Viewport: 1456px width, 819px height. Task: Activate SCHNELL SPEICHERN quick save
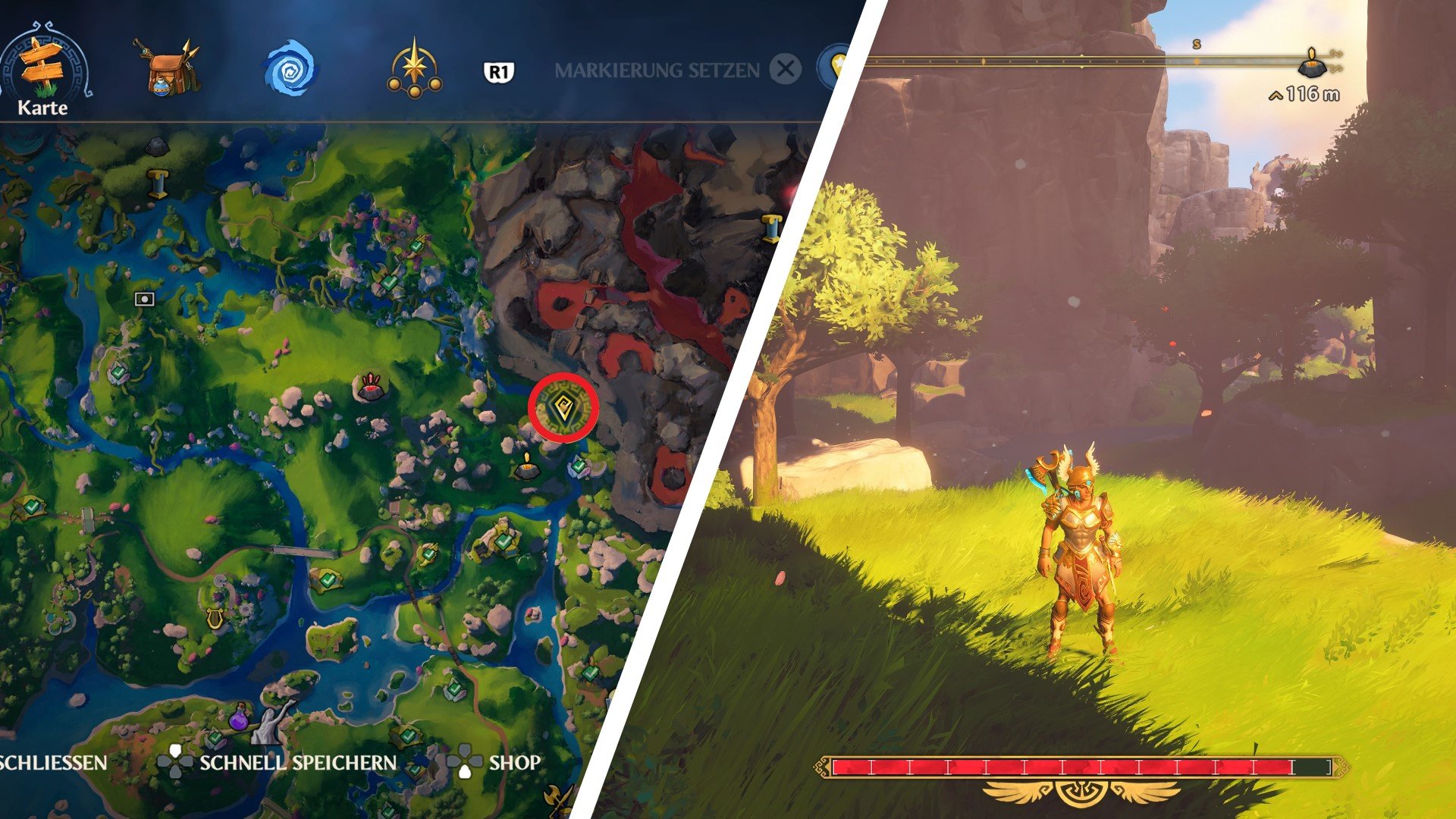[297, 762]
